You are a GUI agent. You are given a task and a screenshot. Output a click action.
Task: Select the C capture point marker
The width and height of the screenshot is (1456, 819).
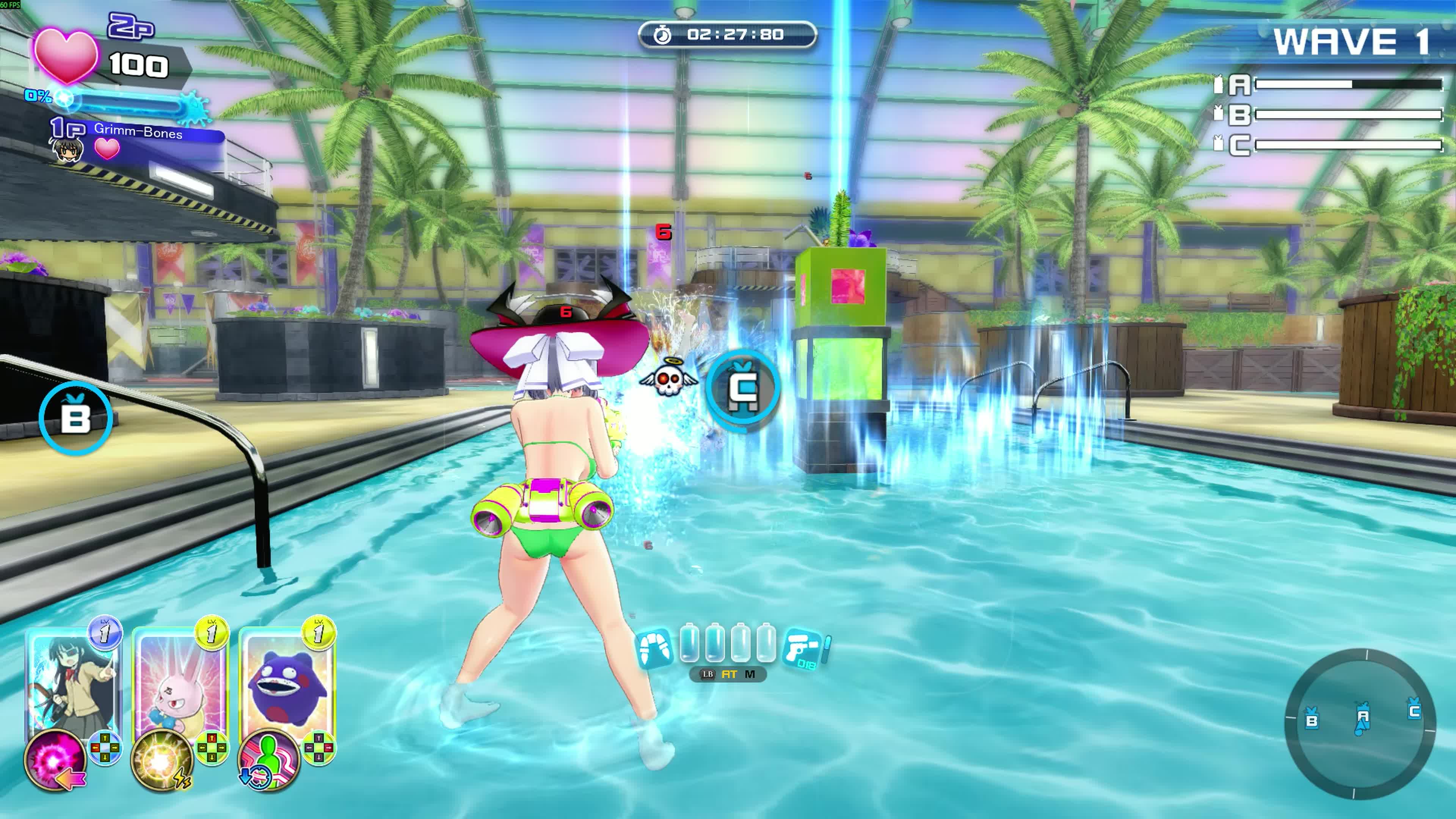(x=743, y=387)
